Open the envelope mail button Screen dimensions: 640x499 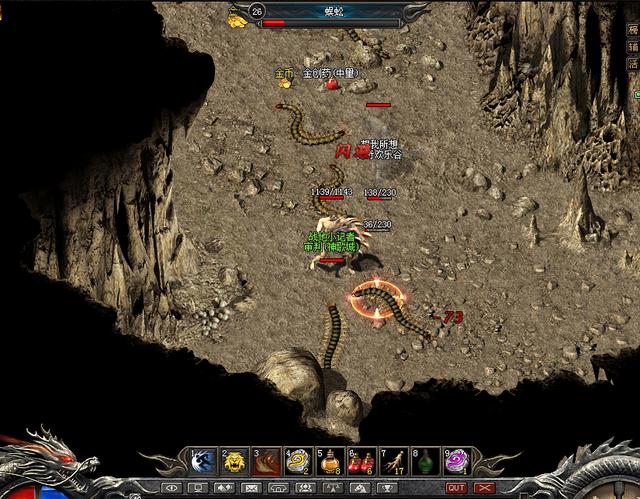[x=250, y=488]
